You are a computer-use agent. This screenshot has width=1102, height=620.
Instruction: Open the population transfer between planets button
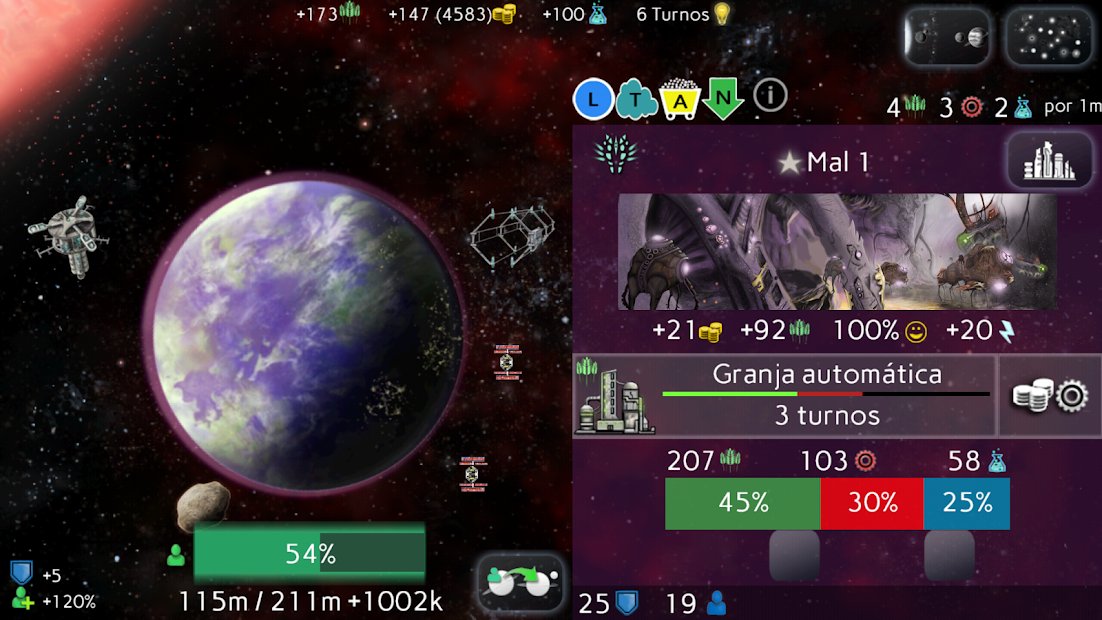(x=520, y=582)
